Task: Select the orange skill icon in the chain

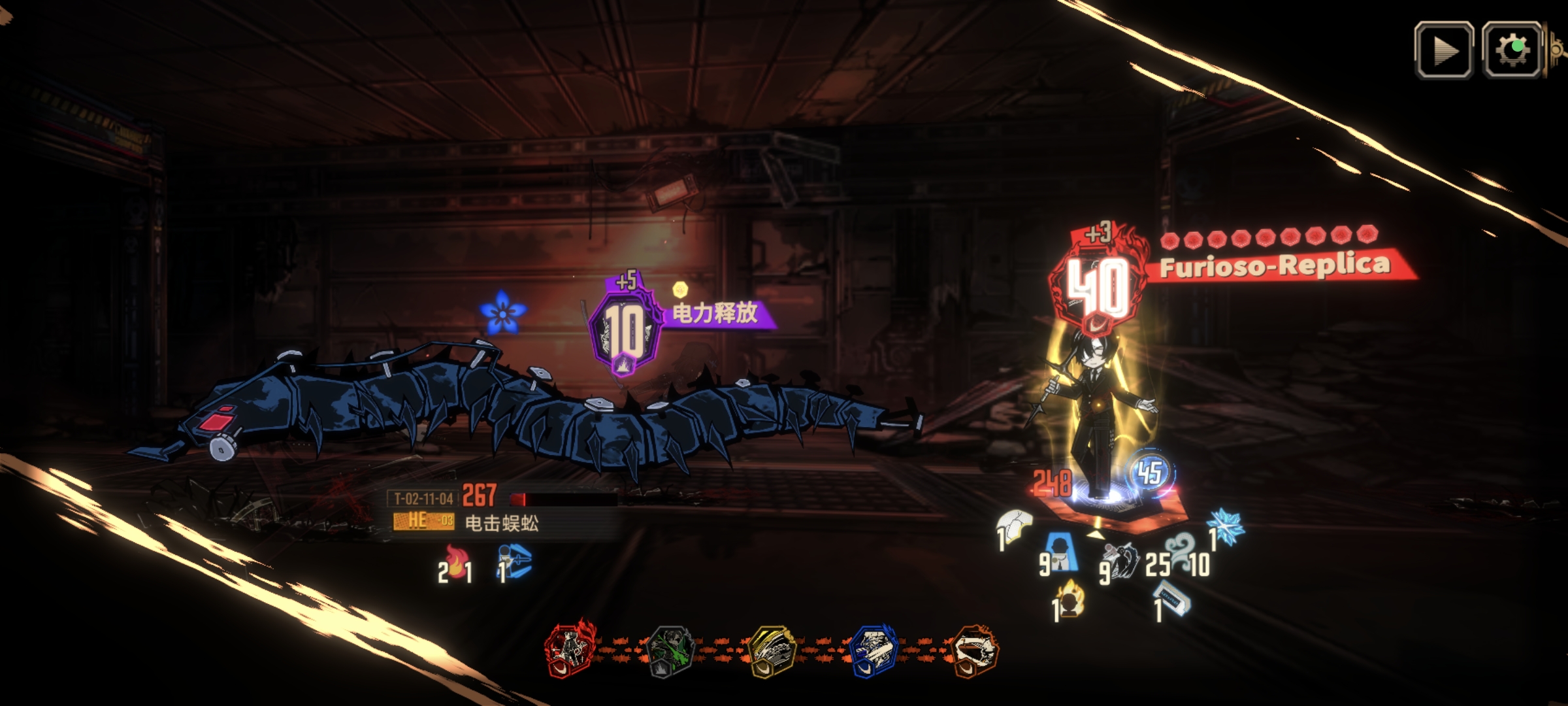Action: (974, 650)
